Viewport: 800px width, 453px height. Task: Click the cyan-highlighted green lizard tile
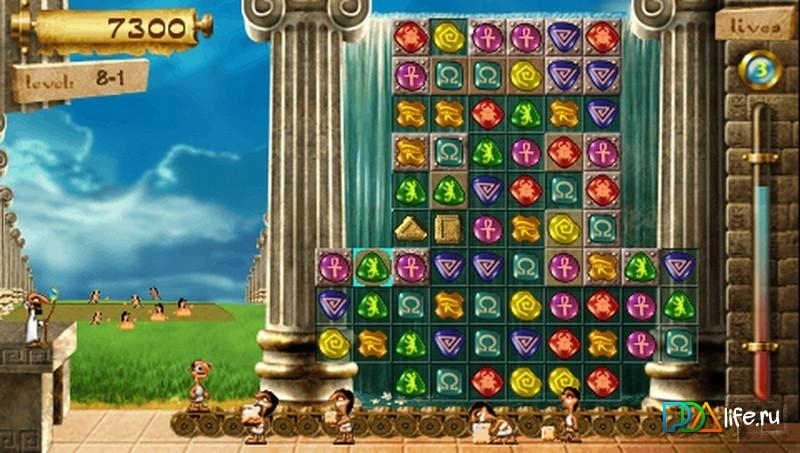[x=372, y=267]
